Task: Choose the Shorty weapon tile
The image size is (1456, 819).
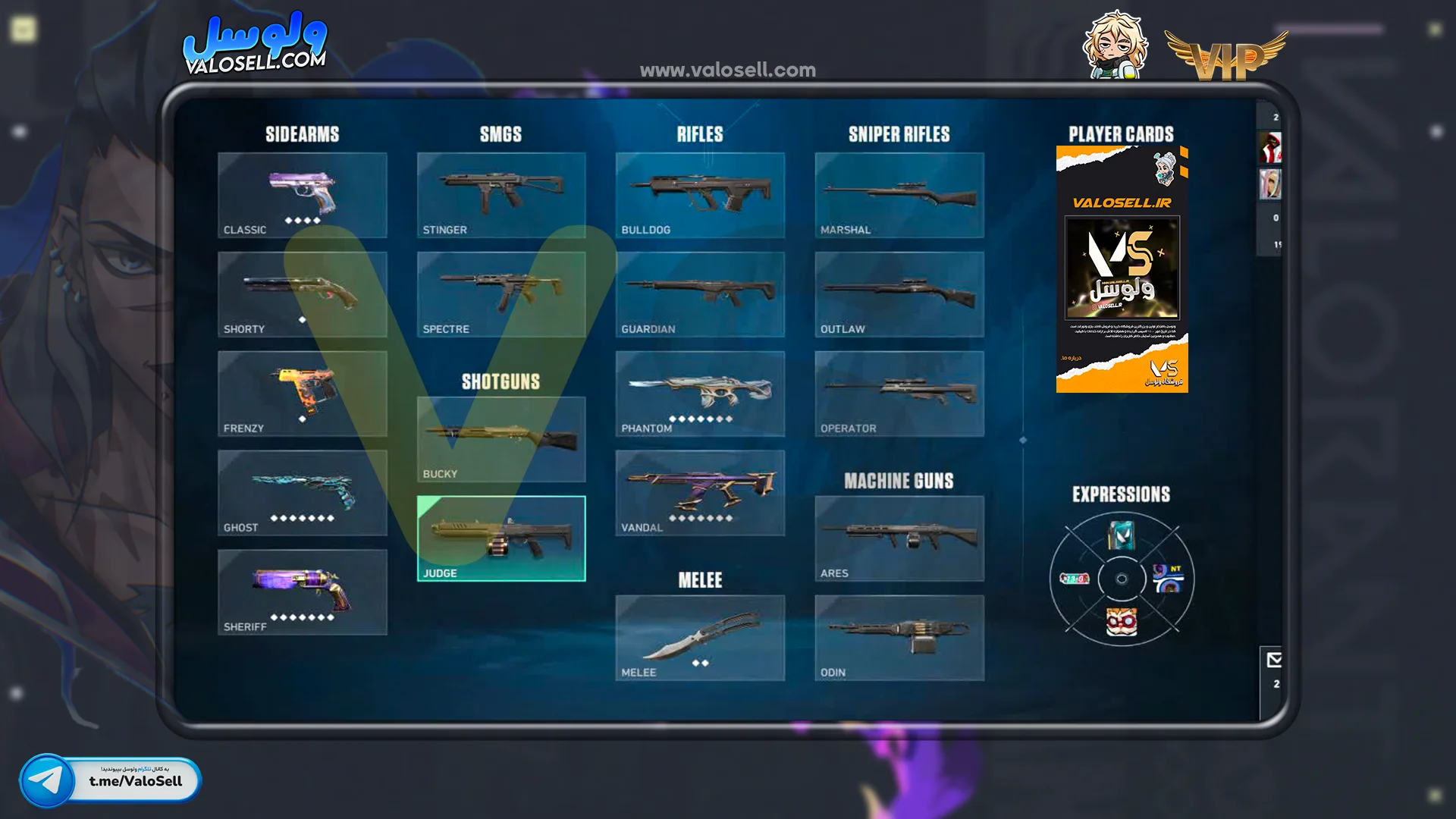Action: 302,294
